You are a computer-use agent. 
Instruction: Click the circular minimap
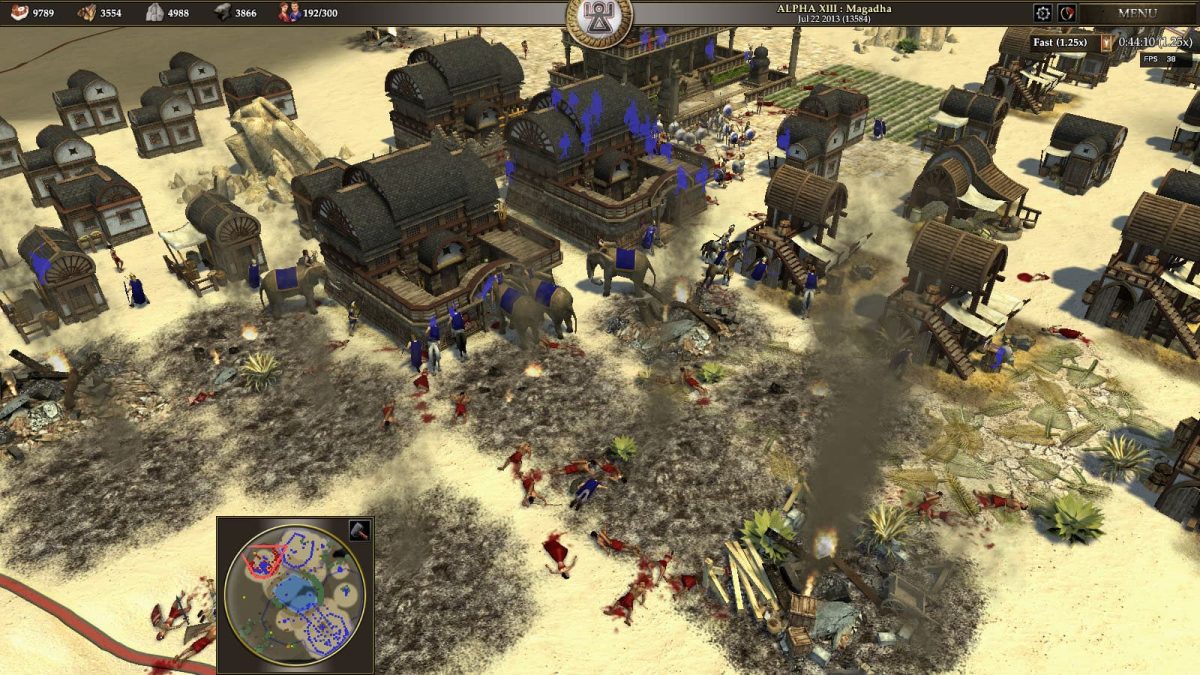pyautogui.click(x=294, y=594)
